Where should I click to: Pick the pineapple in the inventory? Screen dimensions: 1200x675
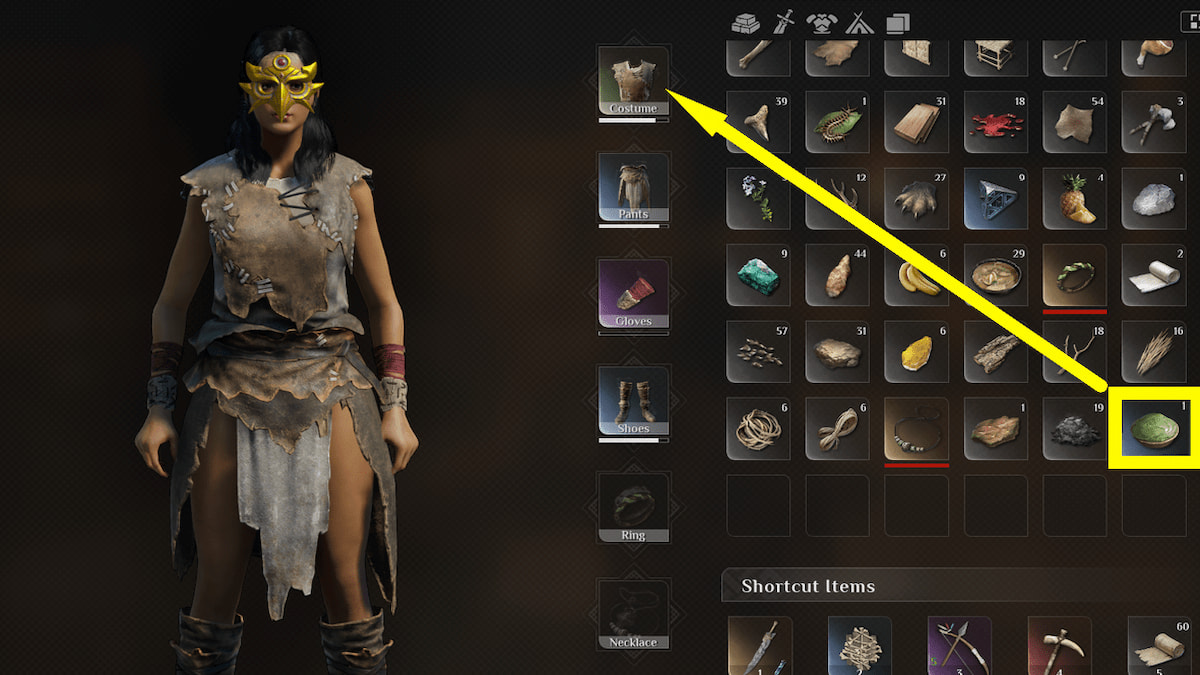click(x=1074, y=199)
